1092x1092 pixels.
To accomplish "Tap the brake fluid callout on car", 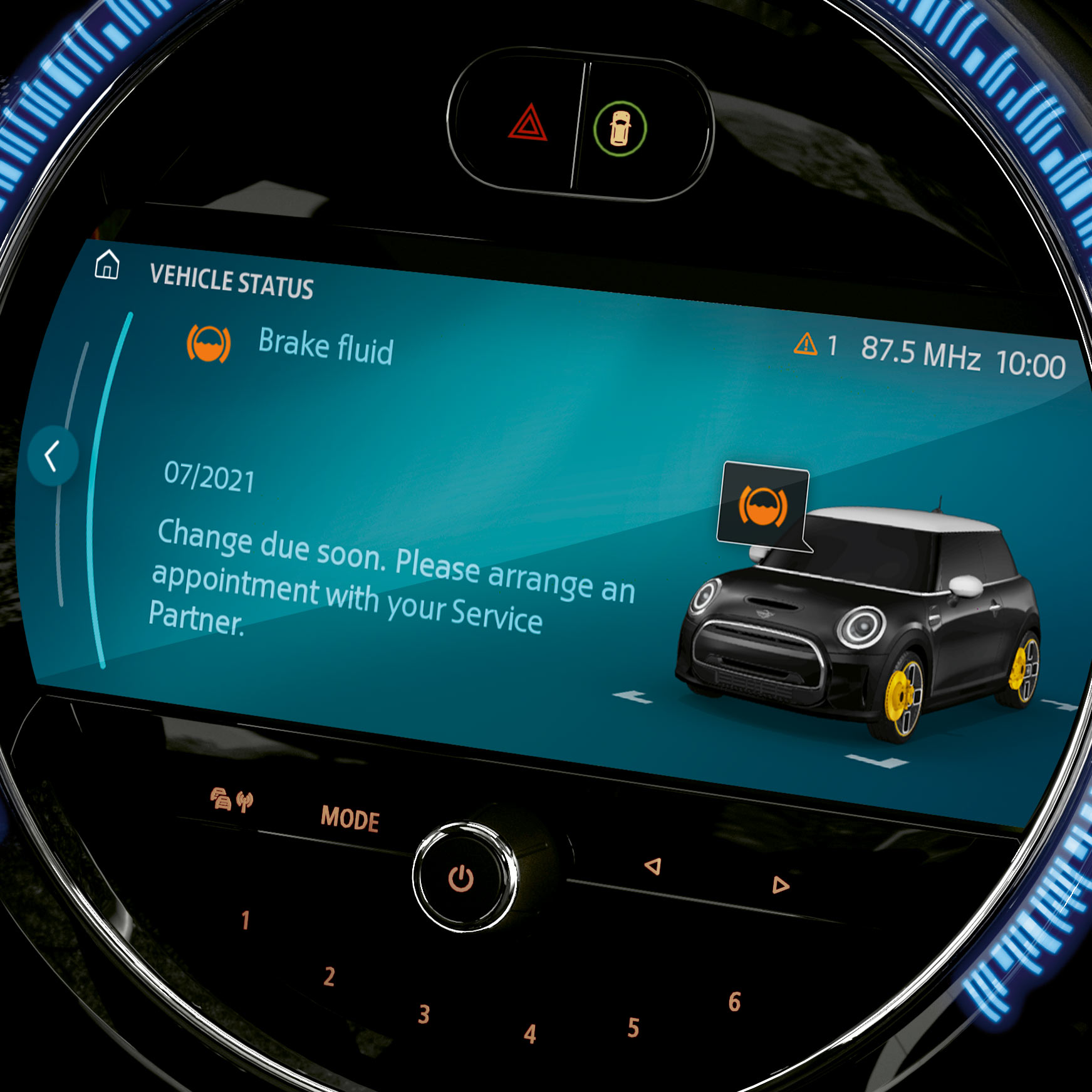I will click(762, 506).
